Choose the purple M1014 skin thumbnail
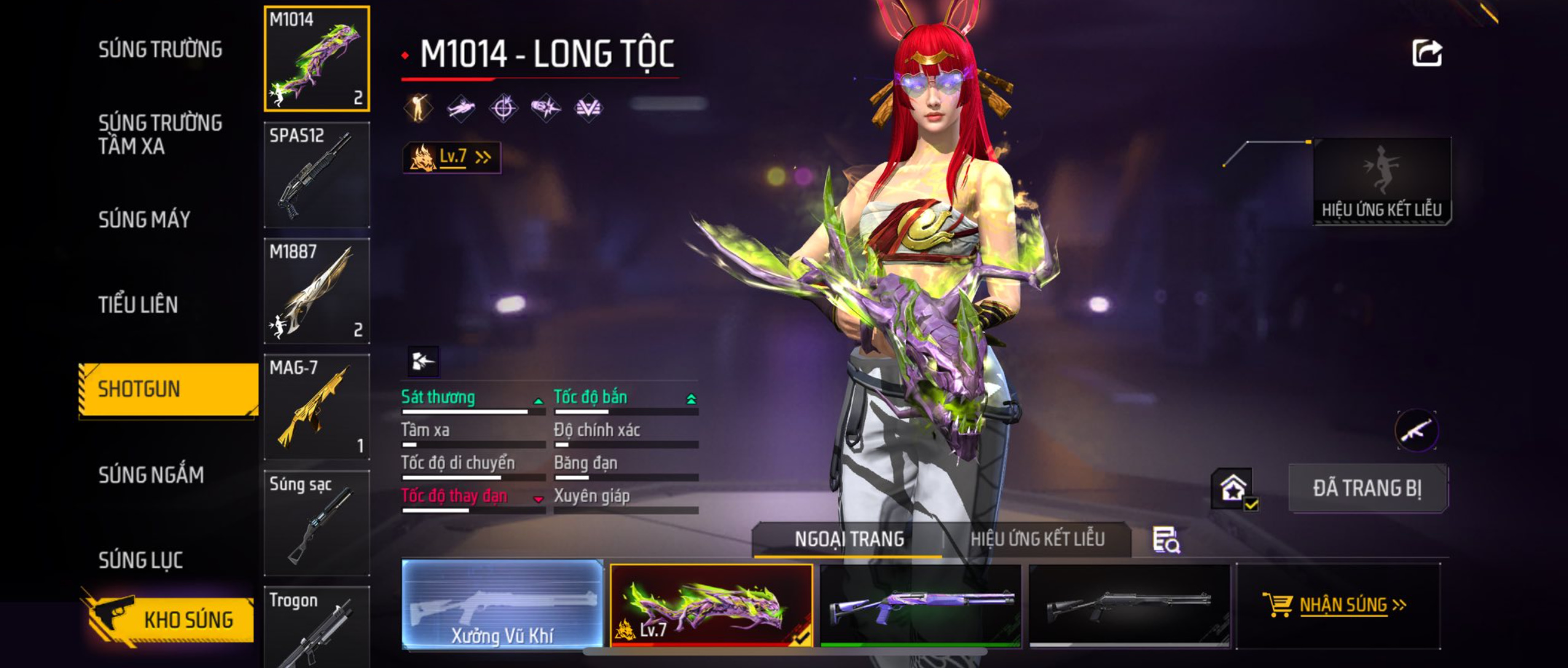This screenshot has height=668, width=1568. click(920, 605)
